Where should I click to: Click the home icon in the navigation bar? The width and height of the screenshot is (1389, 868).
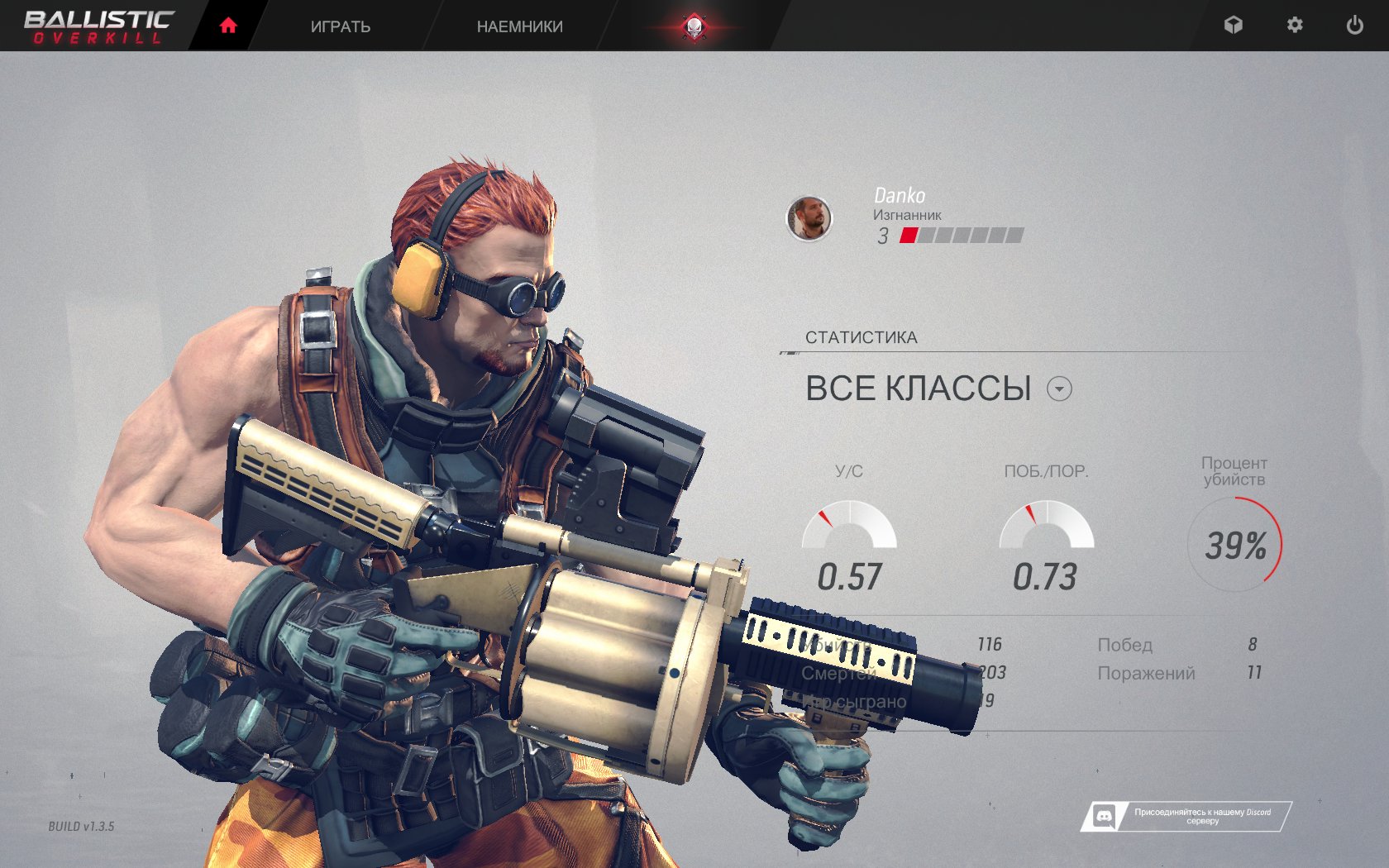tap(227, 25)
